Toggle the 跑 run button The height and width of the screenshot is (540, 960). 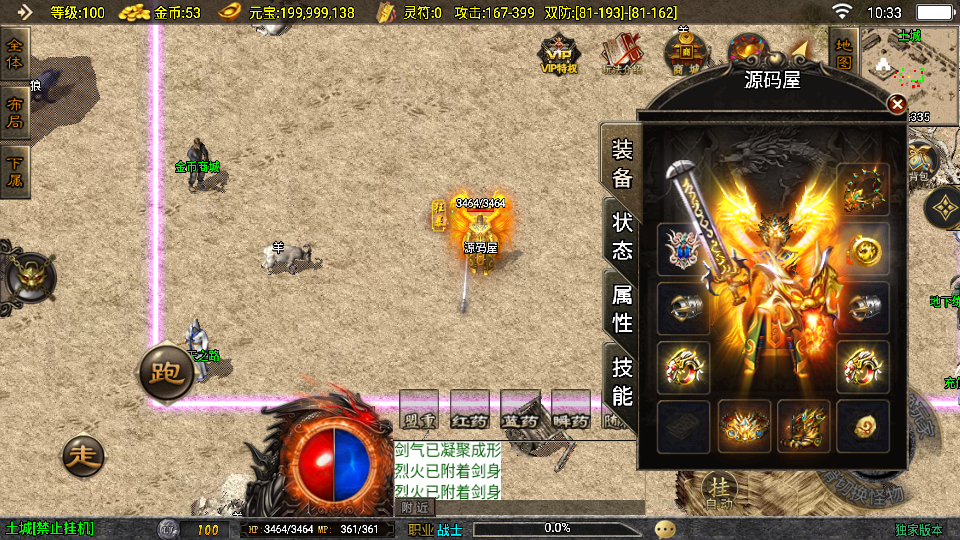tap(165, 373)
